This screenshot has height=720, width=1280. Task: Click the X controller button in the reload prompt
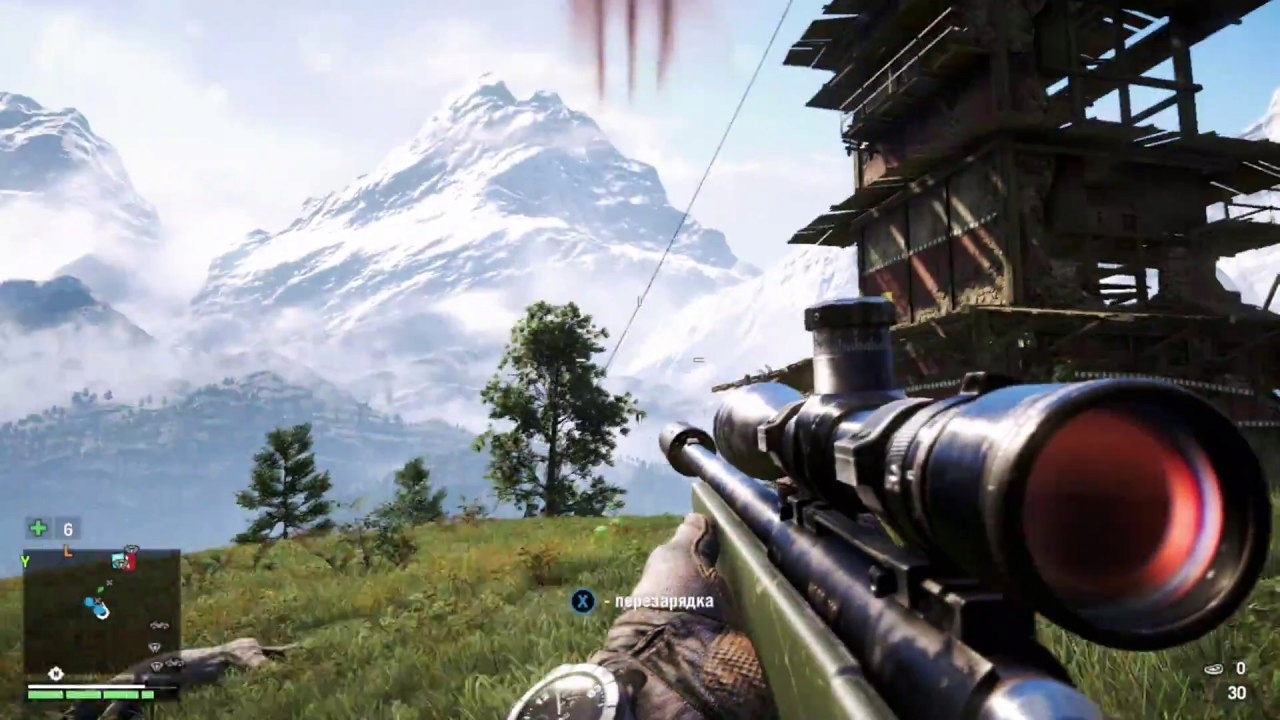[x=583, y=601]
